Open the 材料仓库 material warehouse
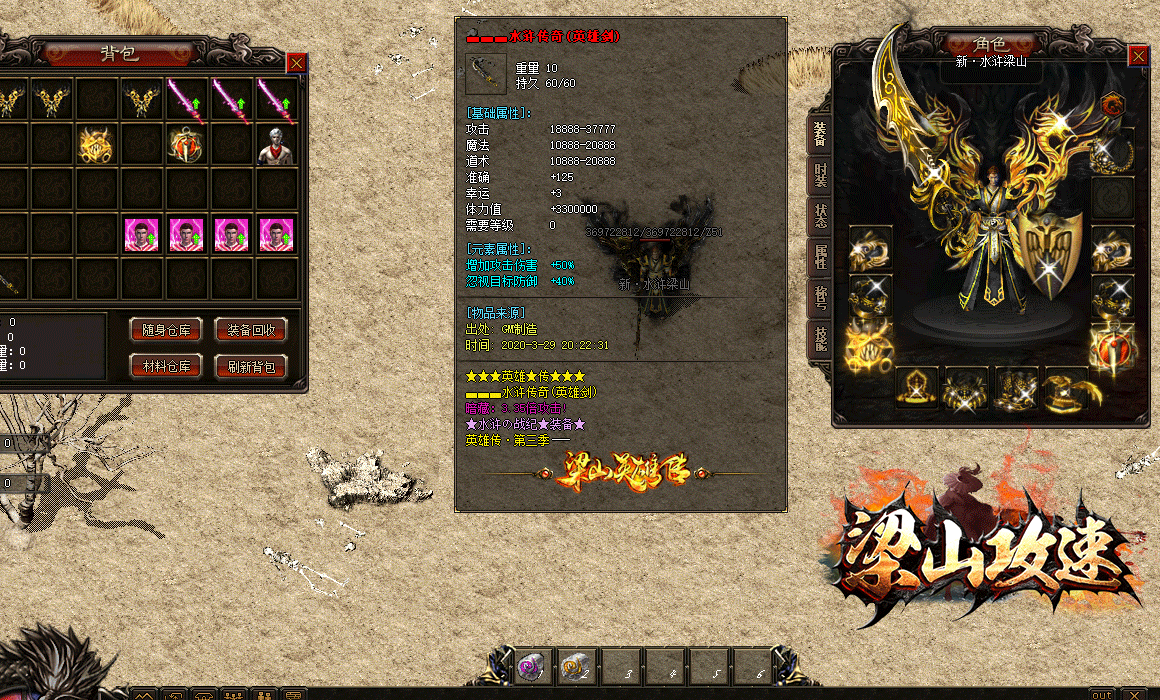Screen dimensions: 1160x700 (x=166, y=366)
